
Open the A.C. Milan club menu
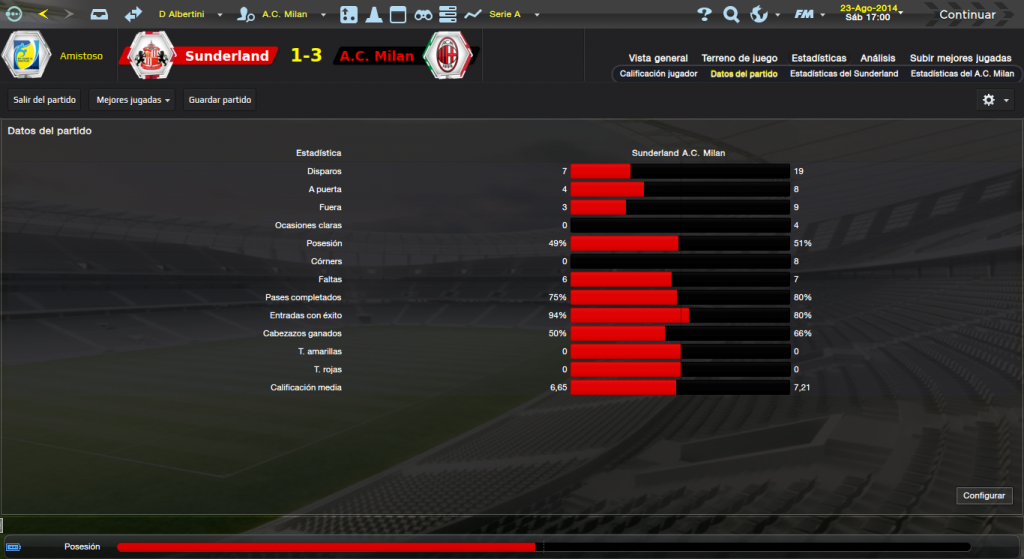pyautogui.click(x=289, y=15)
